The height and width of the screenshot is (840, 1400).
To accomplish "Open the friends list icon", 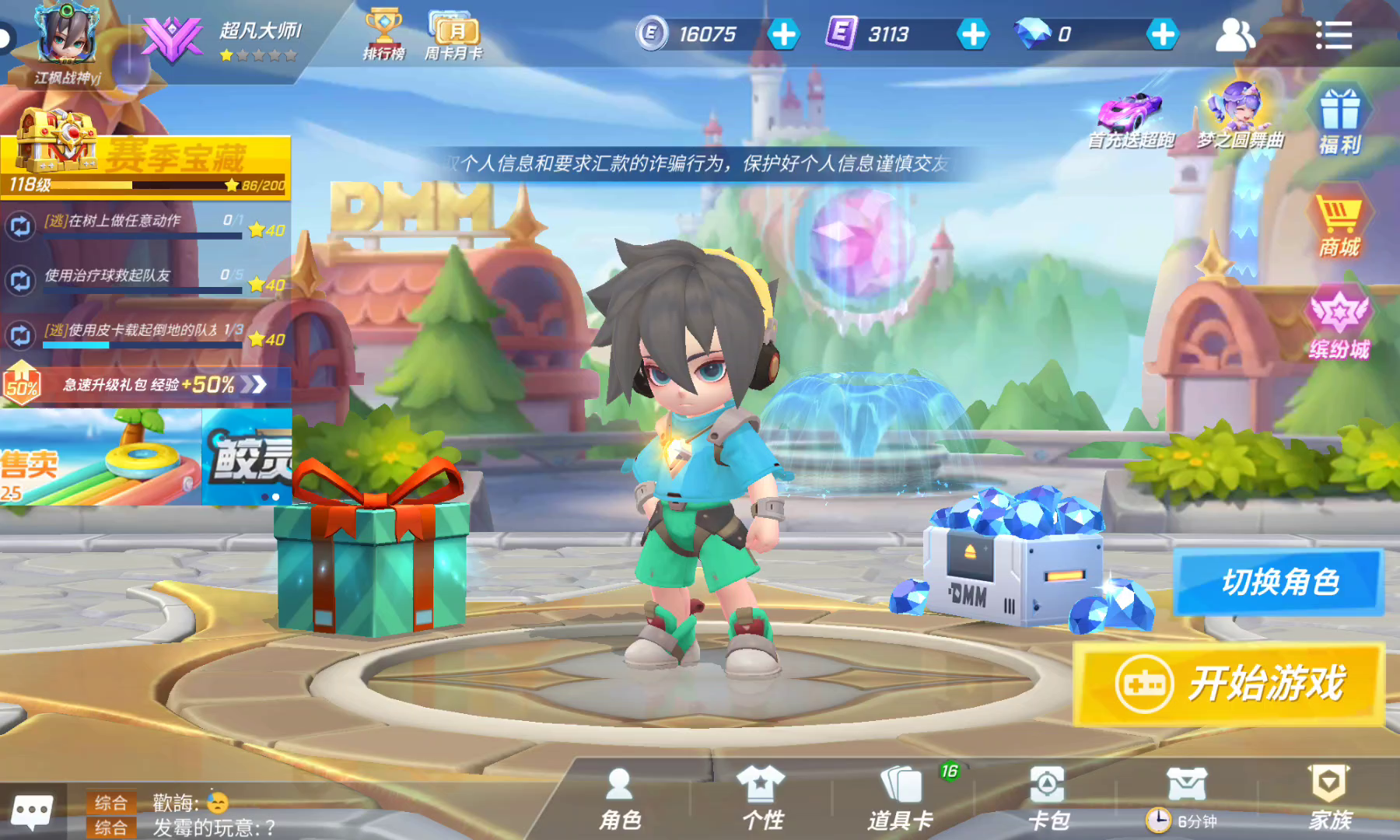I will 1234,35.
